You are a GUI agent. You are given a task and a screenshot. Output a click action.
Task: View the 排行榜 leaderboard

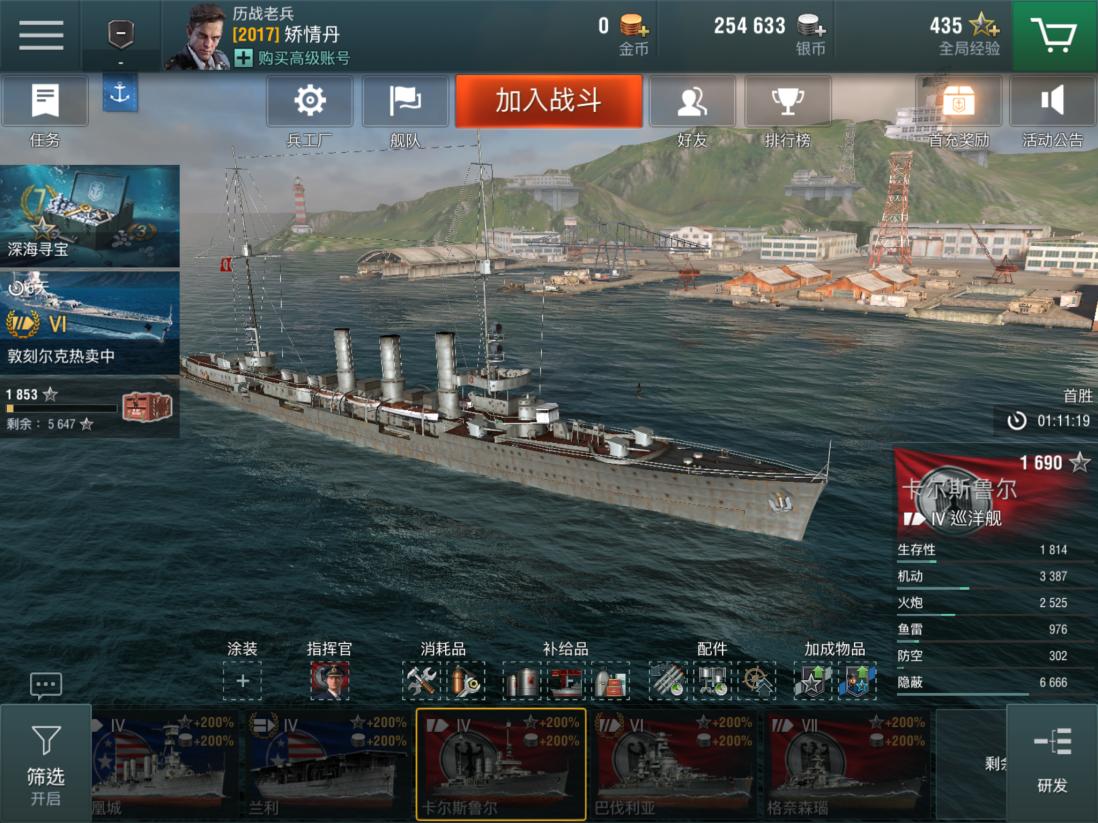[x=787, y=108]
